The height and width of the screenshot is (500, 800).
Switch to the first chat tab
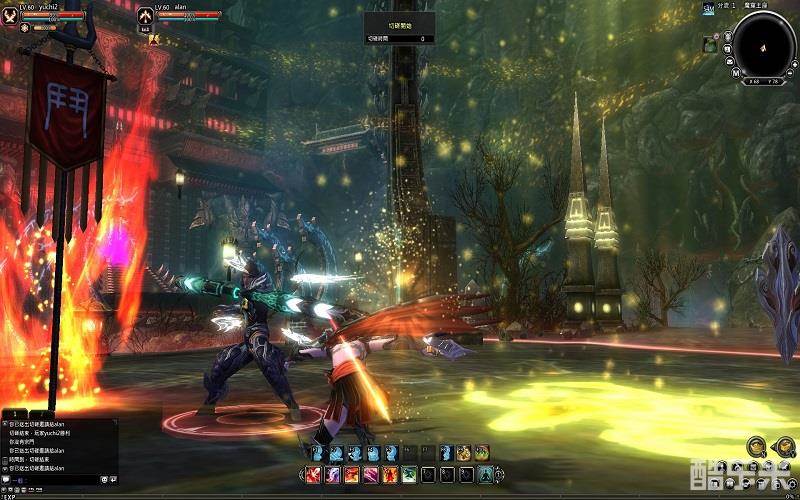pyautogui.click(x=14, y=414)
